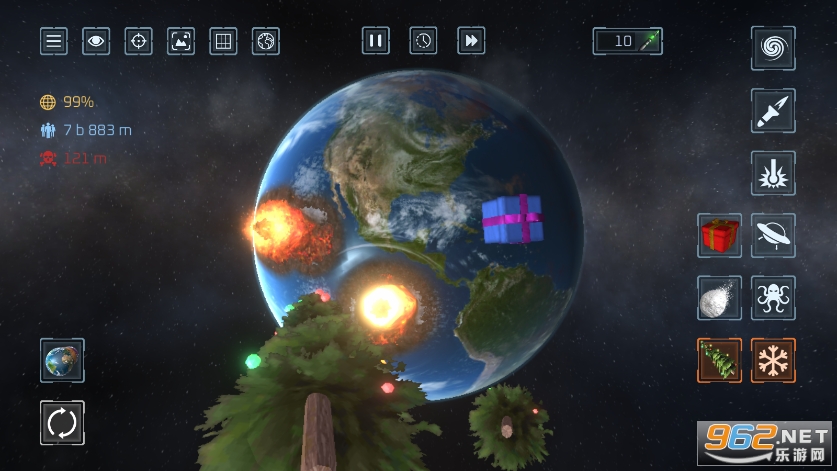Select the snowflake weapon category

[x=773, y=360]
